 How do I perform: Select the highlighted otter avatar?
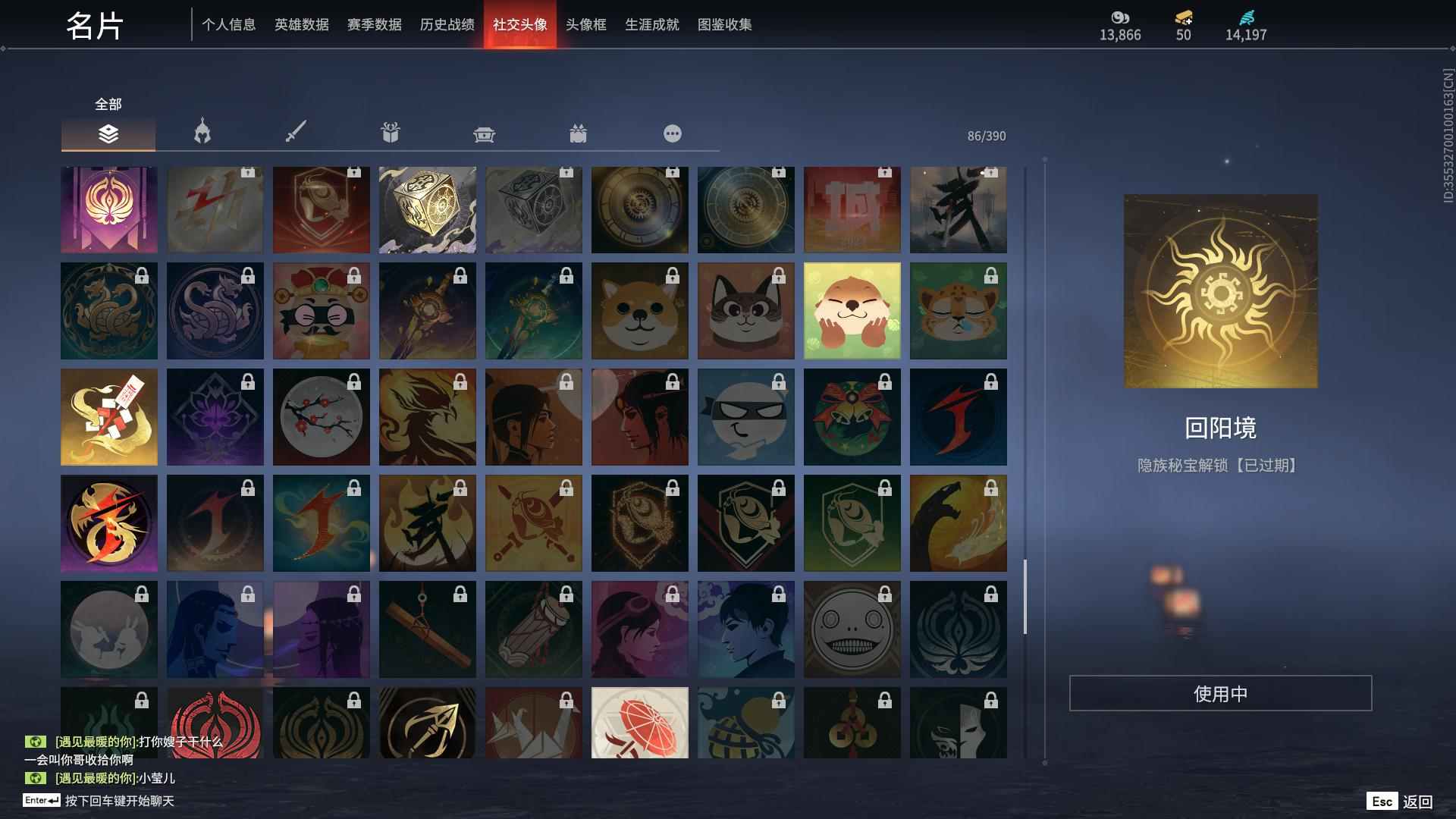tap(852, 310)
